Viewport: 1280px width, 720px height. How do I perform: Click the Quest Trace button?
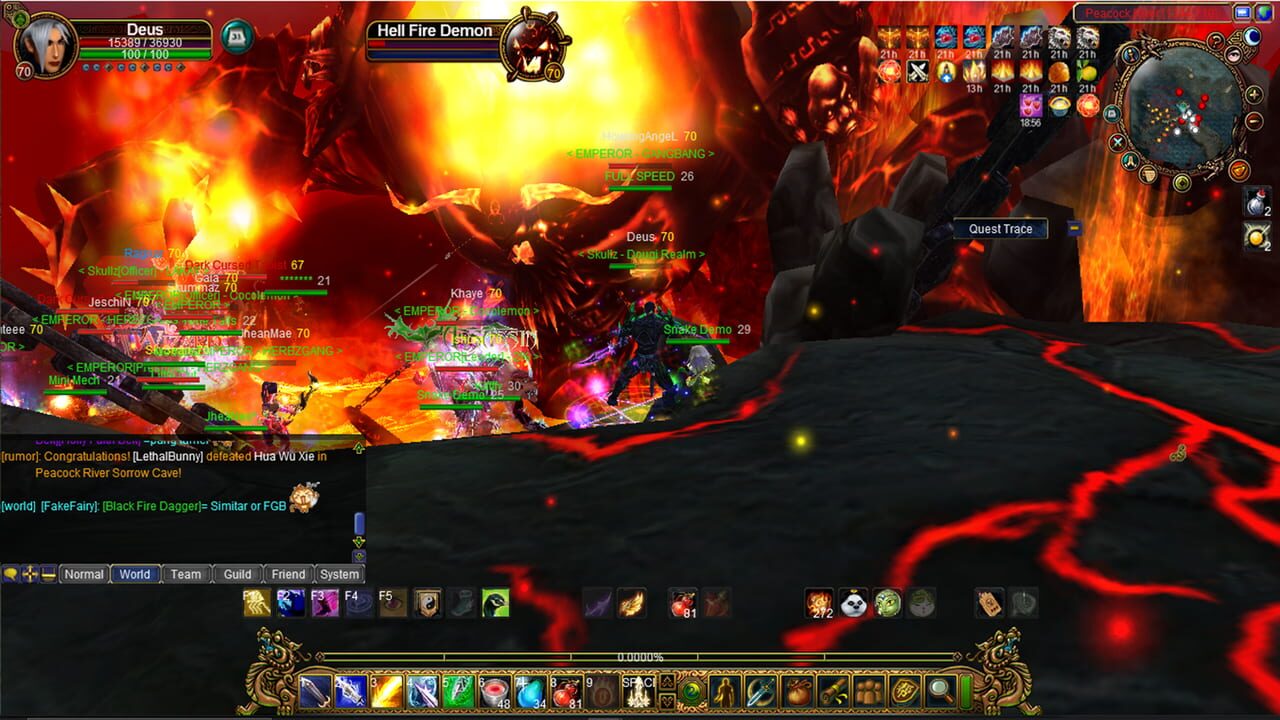pos(1000,229)
